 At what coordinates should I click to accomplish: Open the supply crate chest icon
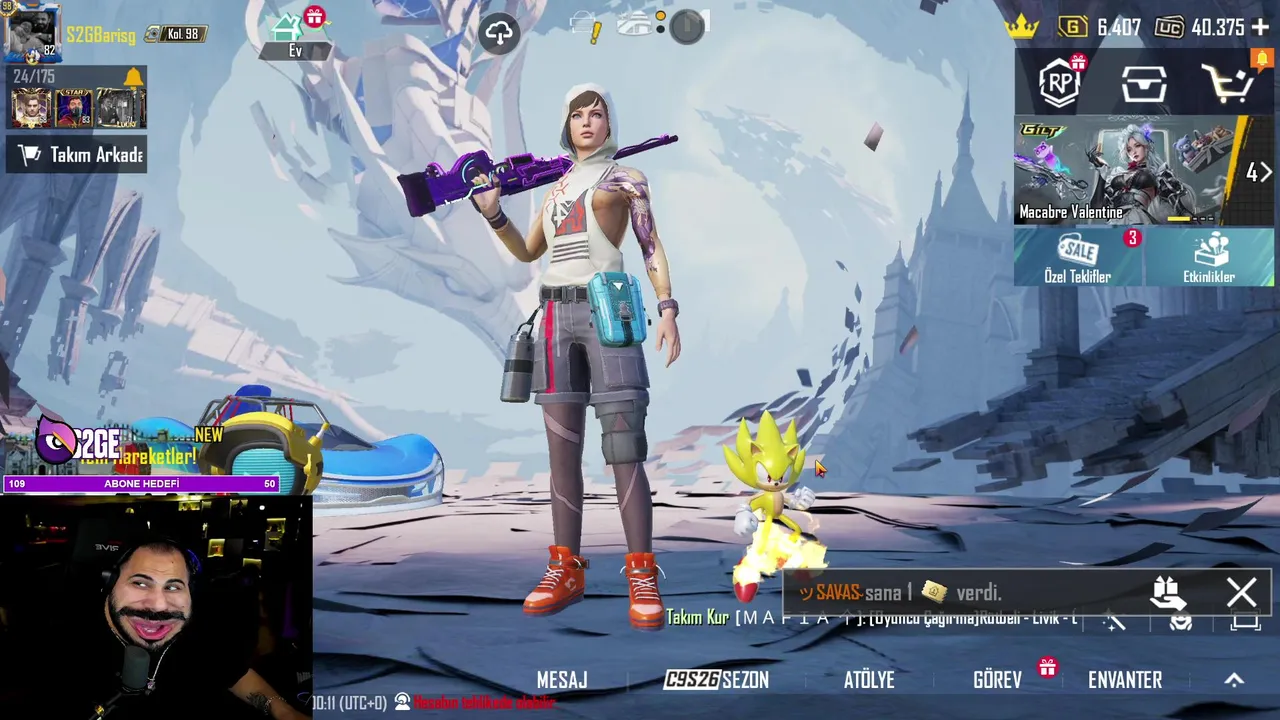pyautogui.click(x=1144, y=84)
